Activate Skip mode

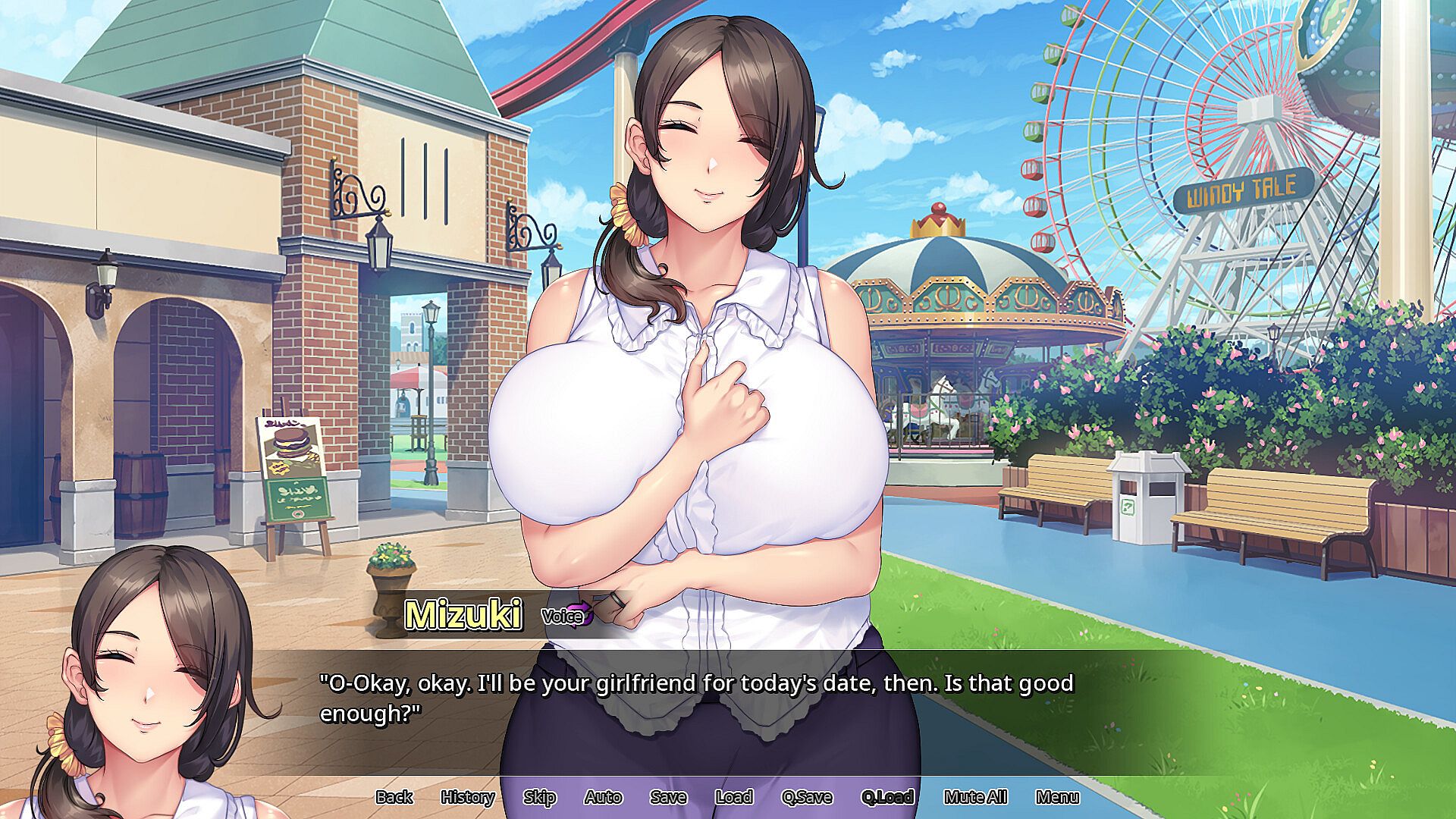(539, 797)
